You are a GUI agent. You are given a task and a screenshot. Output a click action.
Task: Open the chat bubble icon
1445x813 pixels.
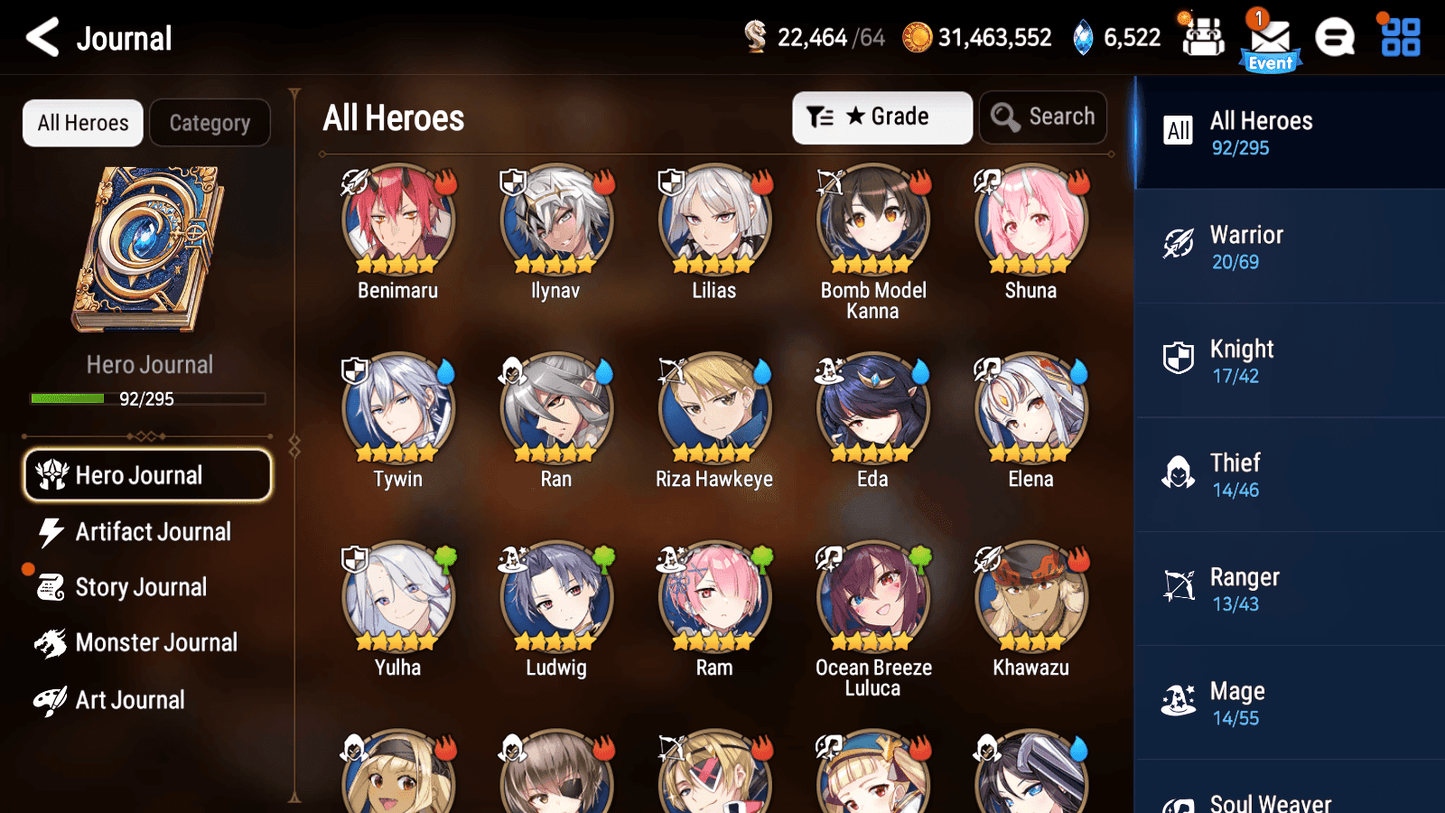click(1335, 37)
